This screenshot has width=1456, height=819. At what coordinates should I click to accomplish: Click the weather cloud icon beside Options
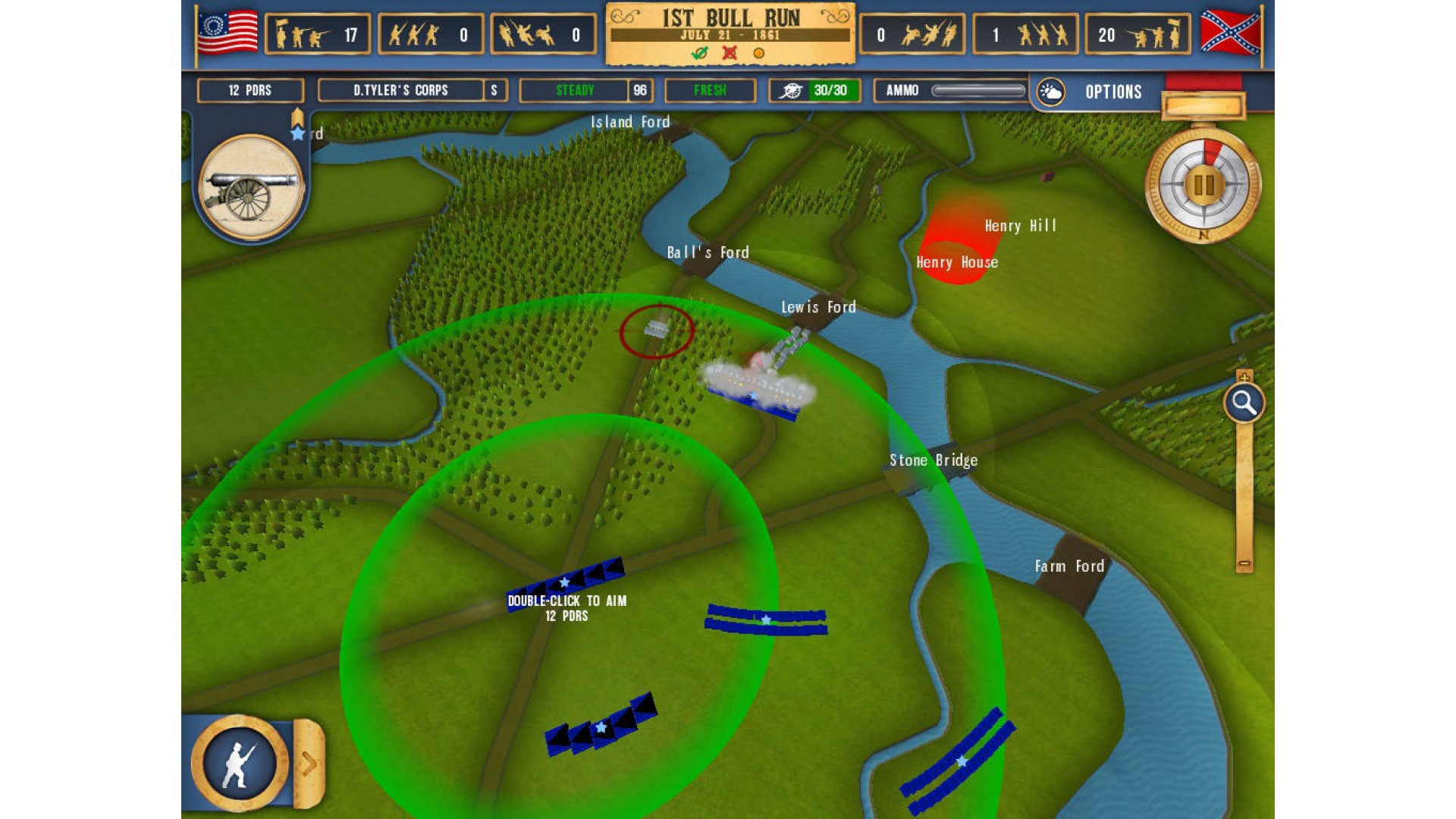pos(1051,92)
